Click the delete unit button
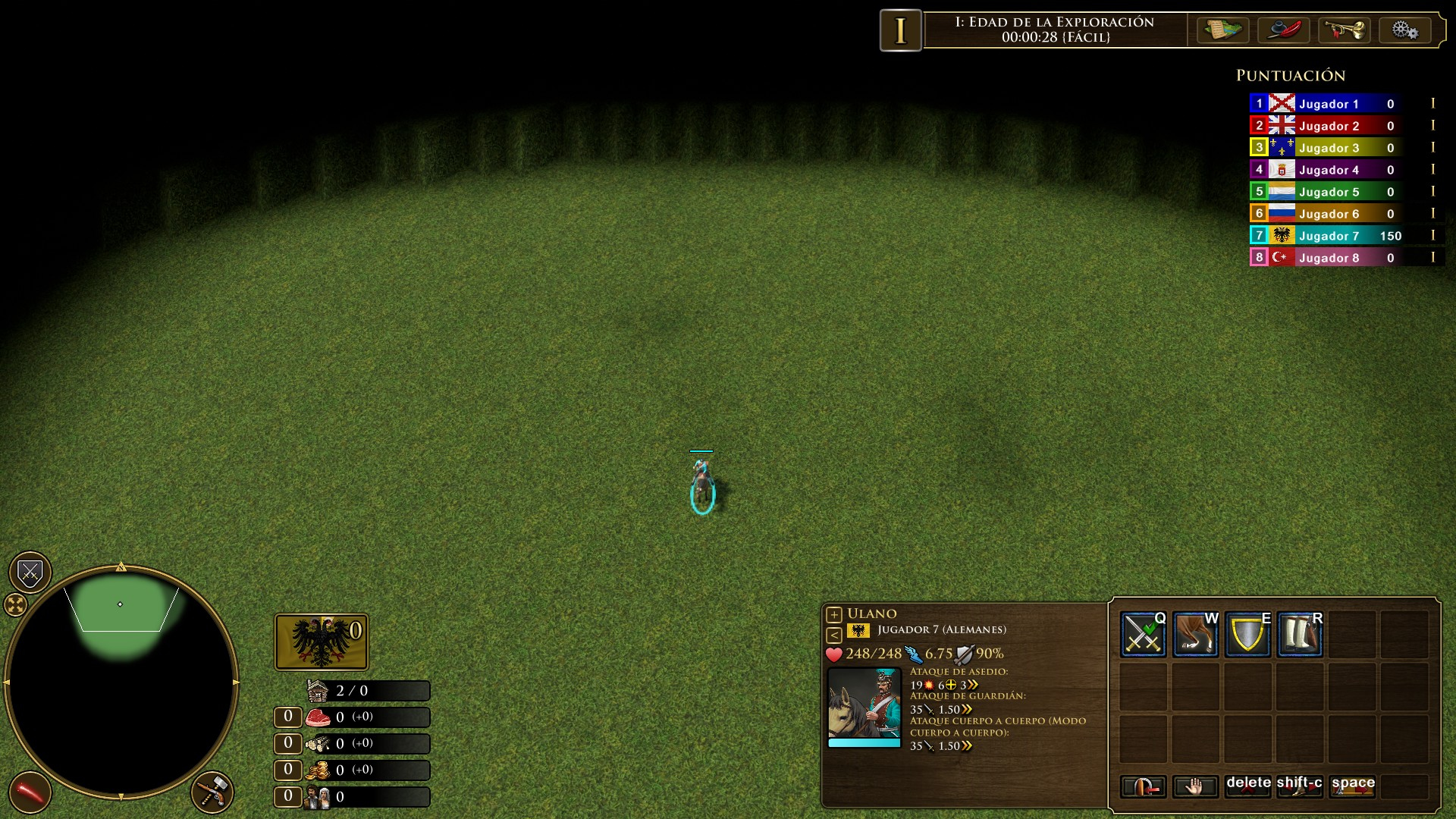 point(1247,787)
